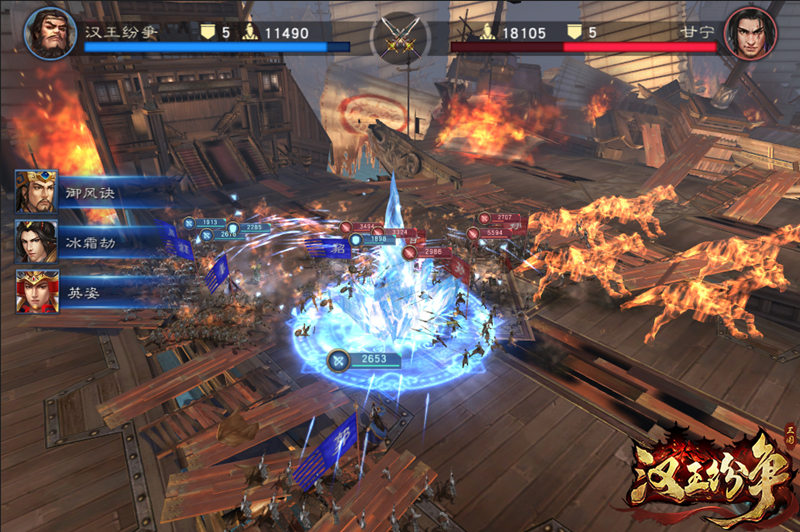Tap the 甘宁 enemy general portrait

751,34
